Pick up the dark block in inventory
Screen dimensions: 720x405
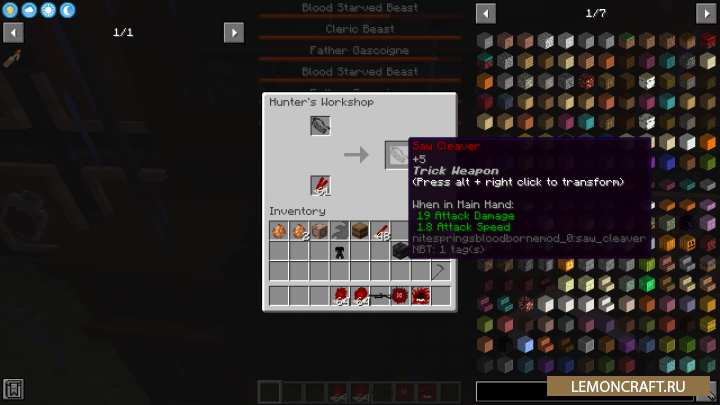399,251
